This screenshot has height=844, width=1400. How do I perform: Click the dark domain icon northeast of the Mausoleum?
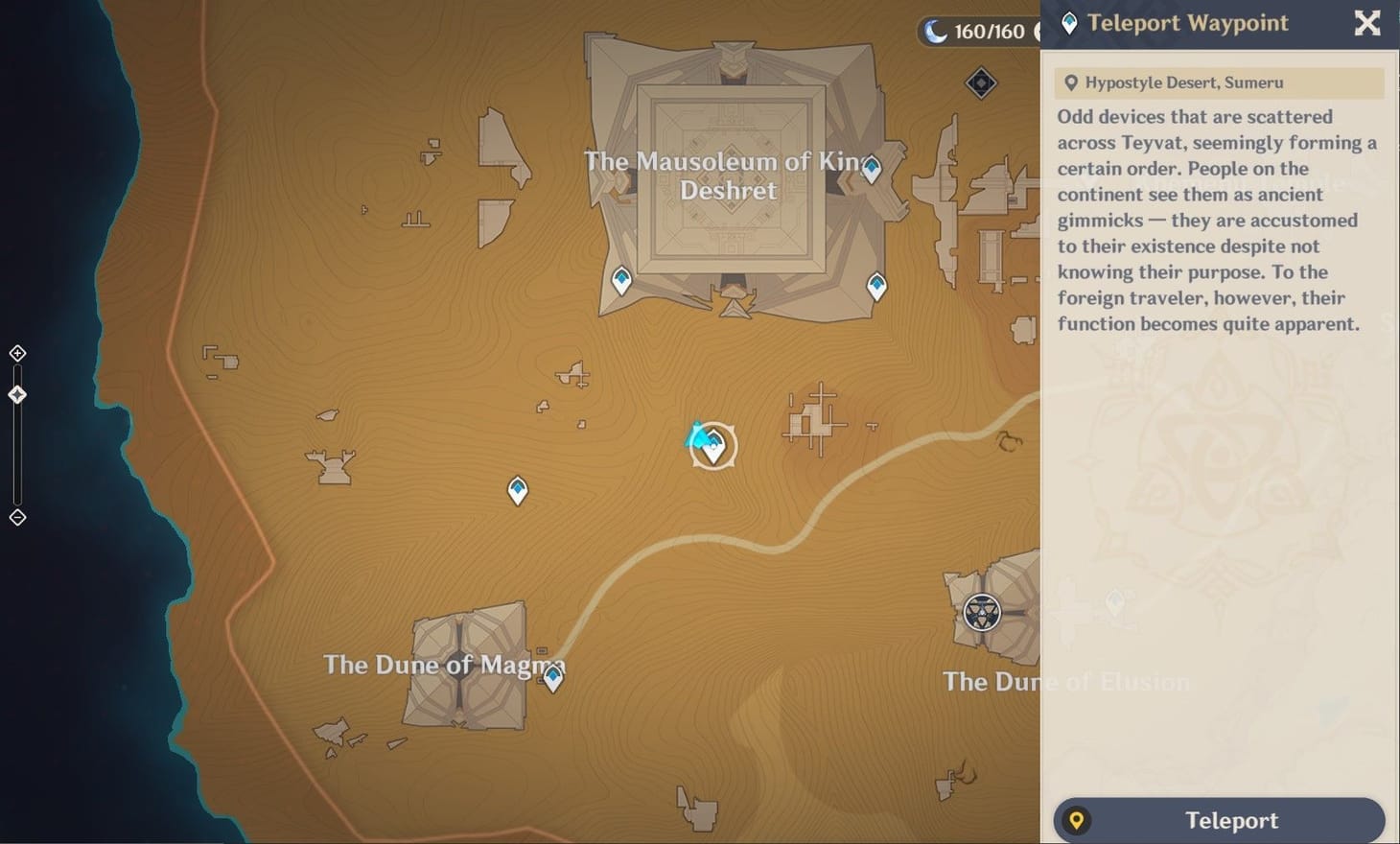coord(981,83)
